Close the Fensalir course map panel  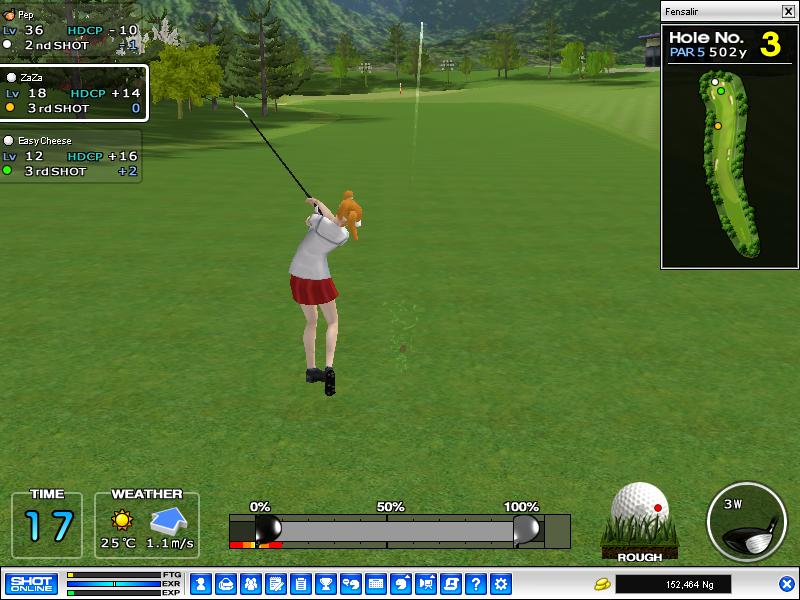pos(787,12)
